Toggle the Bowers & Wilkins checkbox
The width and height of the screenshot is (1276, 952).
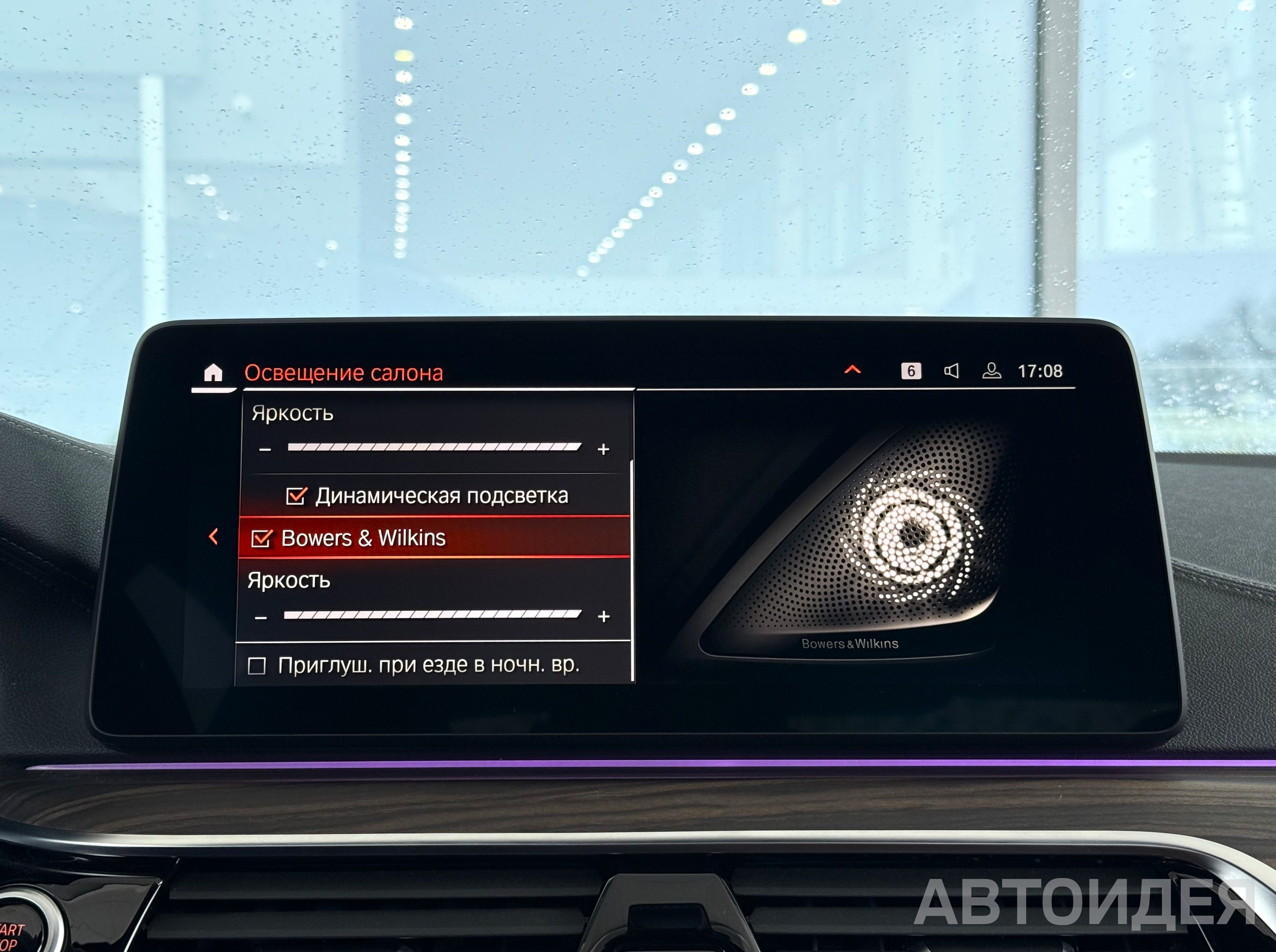(x=262, y=538)
